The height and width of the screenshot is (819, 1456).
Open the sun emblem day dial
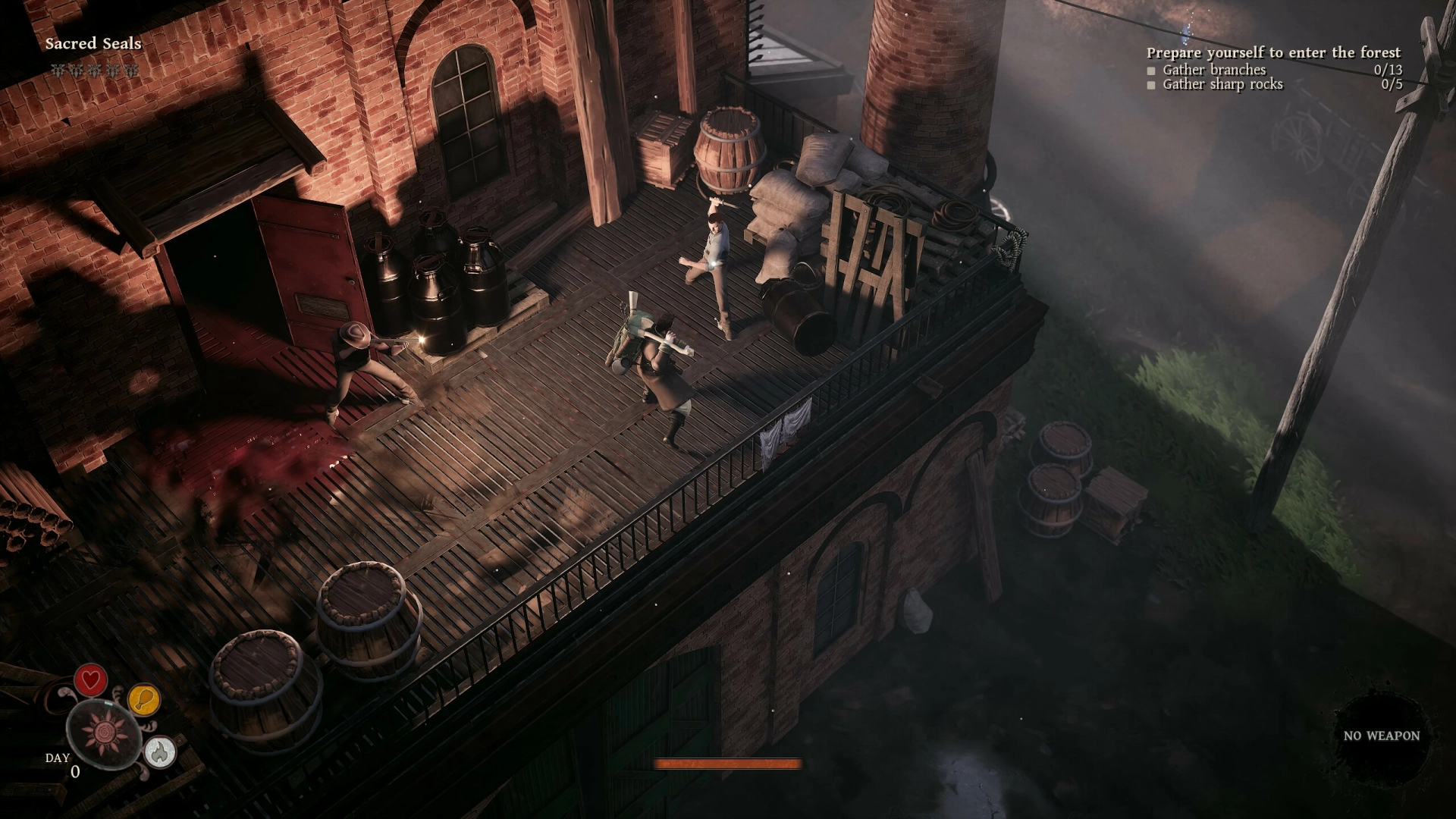point(103,732)
